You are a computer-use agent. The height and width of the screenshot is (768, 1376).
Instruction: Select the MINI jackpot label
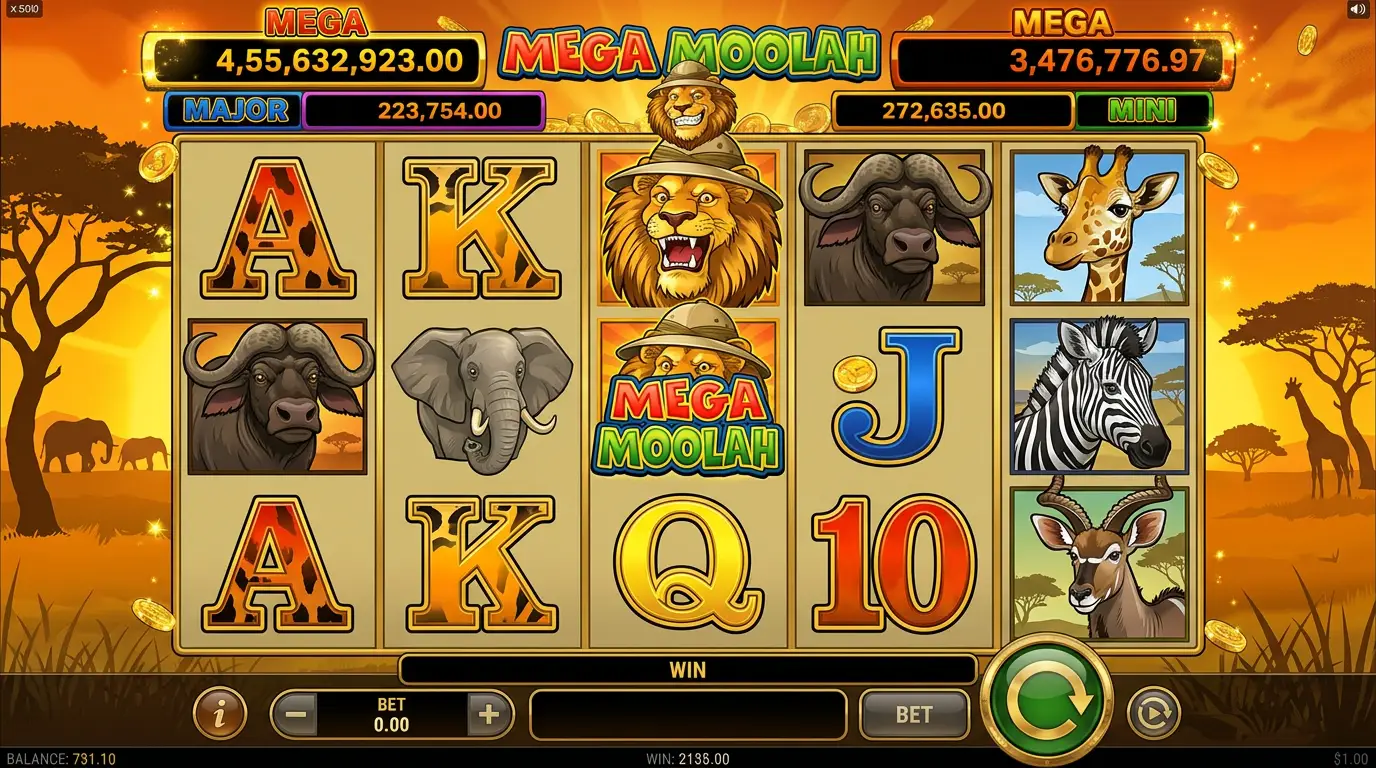1145,111
